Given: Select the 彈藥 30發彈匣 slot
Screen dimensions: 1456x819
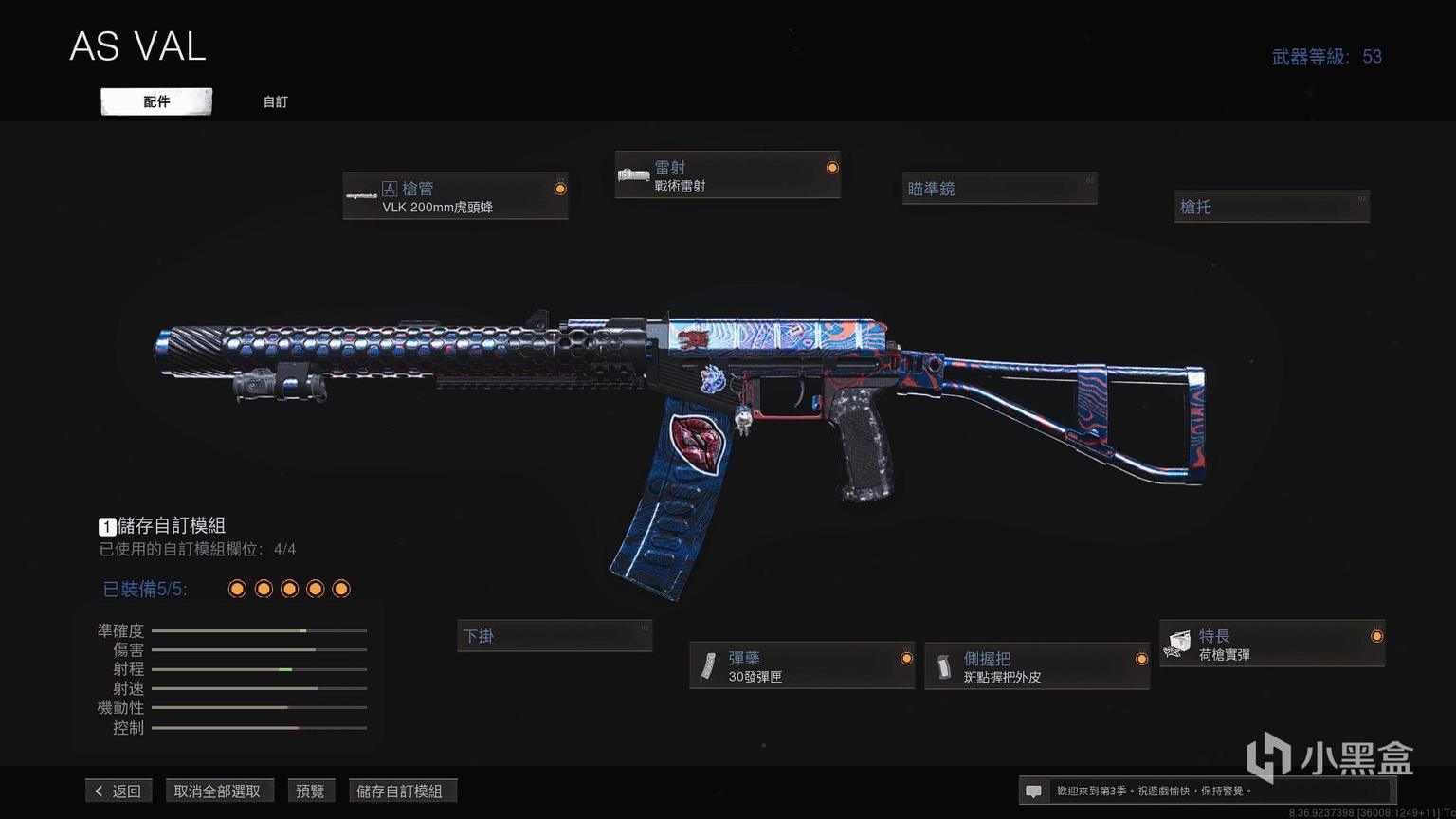Looking at the screenshot, I should point(802,665).
